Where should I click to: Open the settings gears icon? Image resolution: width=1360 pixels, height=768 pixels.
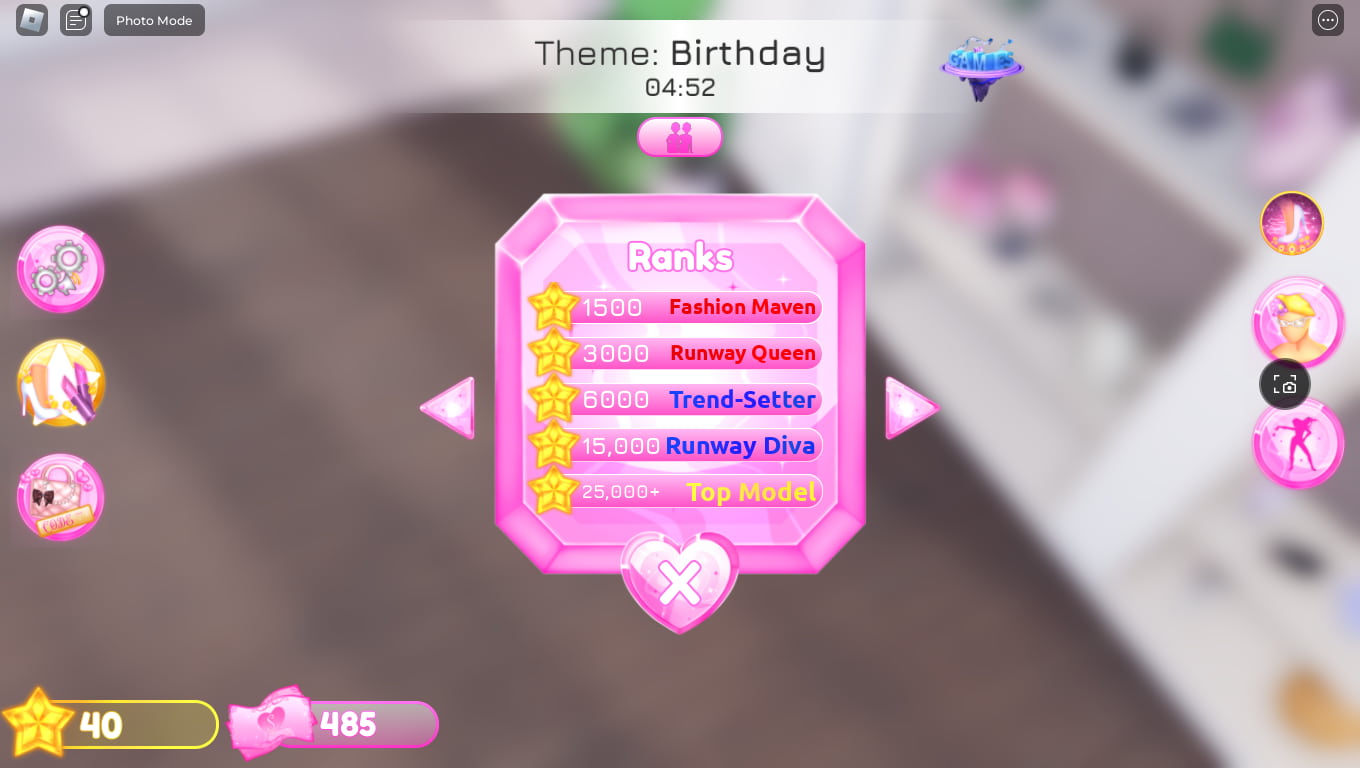click(60, 268)
